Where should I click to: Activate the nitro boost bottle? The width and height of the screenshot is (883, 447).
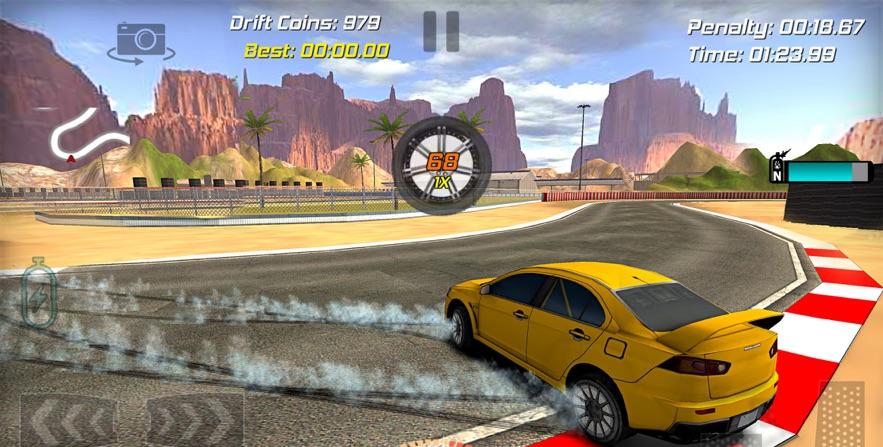pos(39,290)
